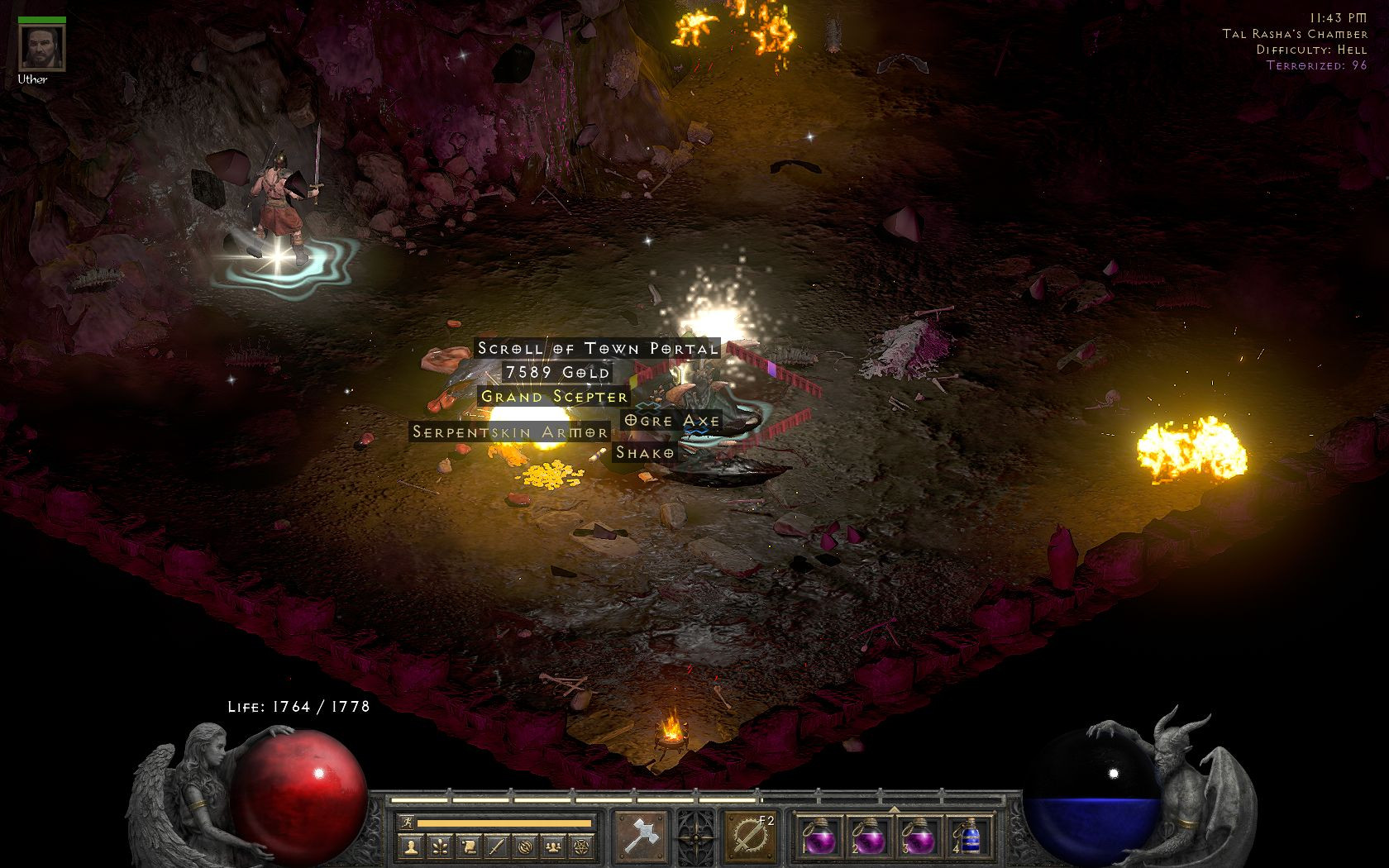Pick up the Shako item label
The height and width of the screenshot is (868, 1389).
click(x=645, y=452)
